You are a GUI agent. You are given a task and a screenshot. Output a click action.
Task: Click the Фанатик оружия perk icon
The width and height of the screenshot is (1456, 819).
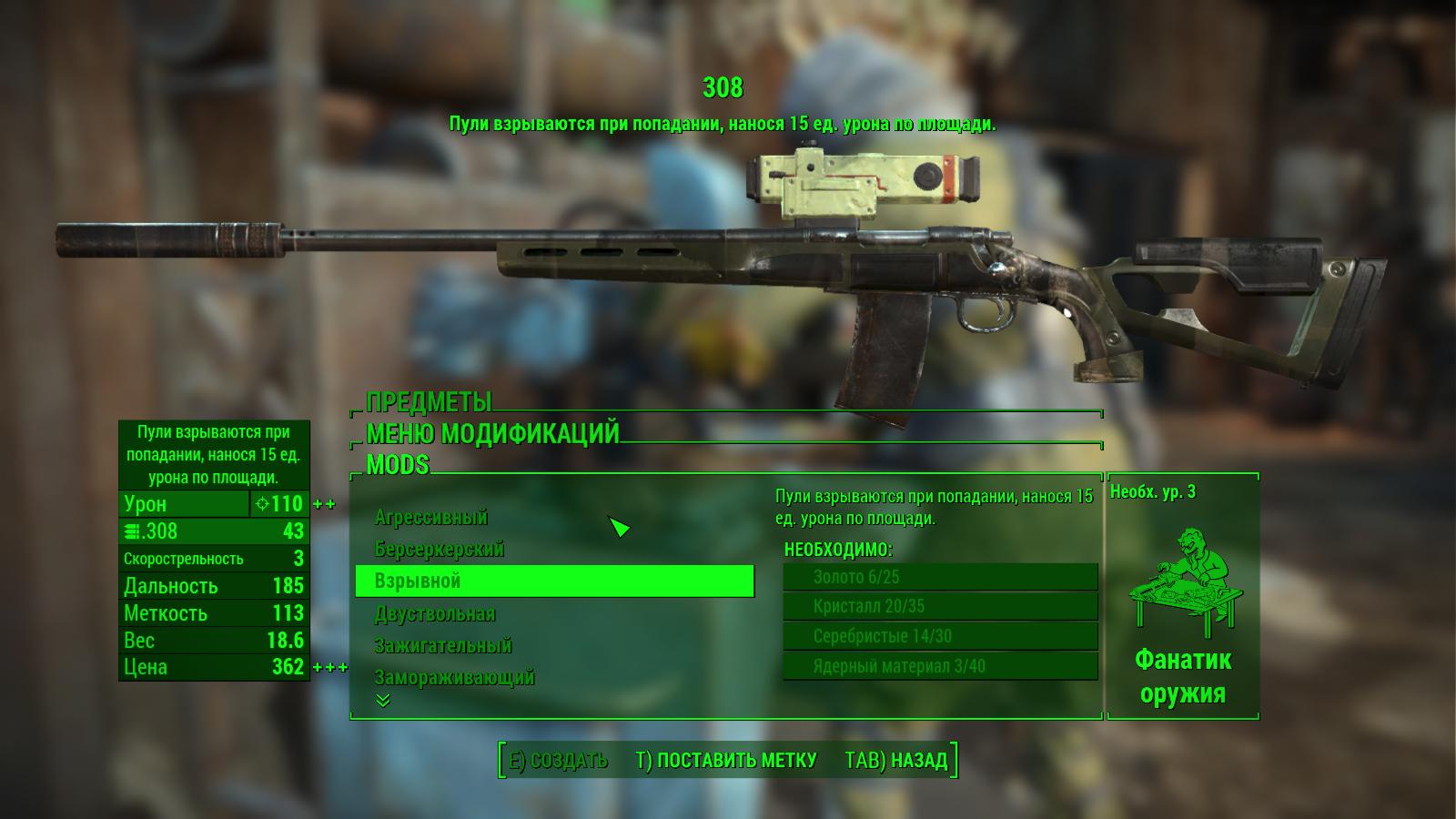tap(1183, 580)
